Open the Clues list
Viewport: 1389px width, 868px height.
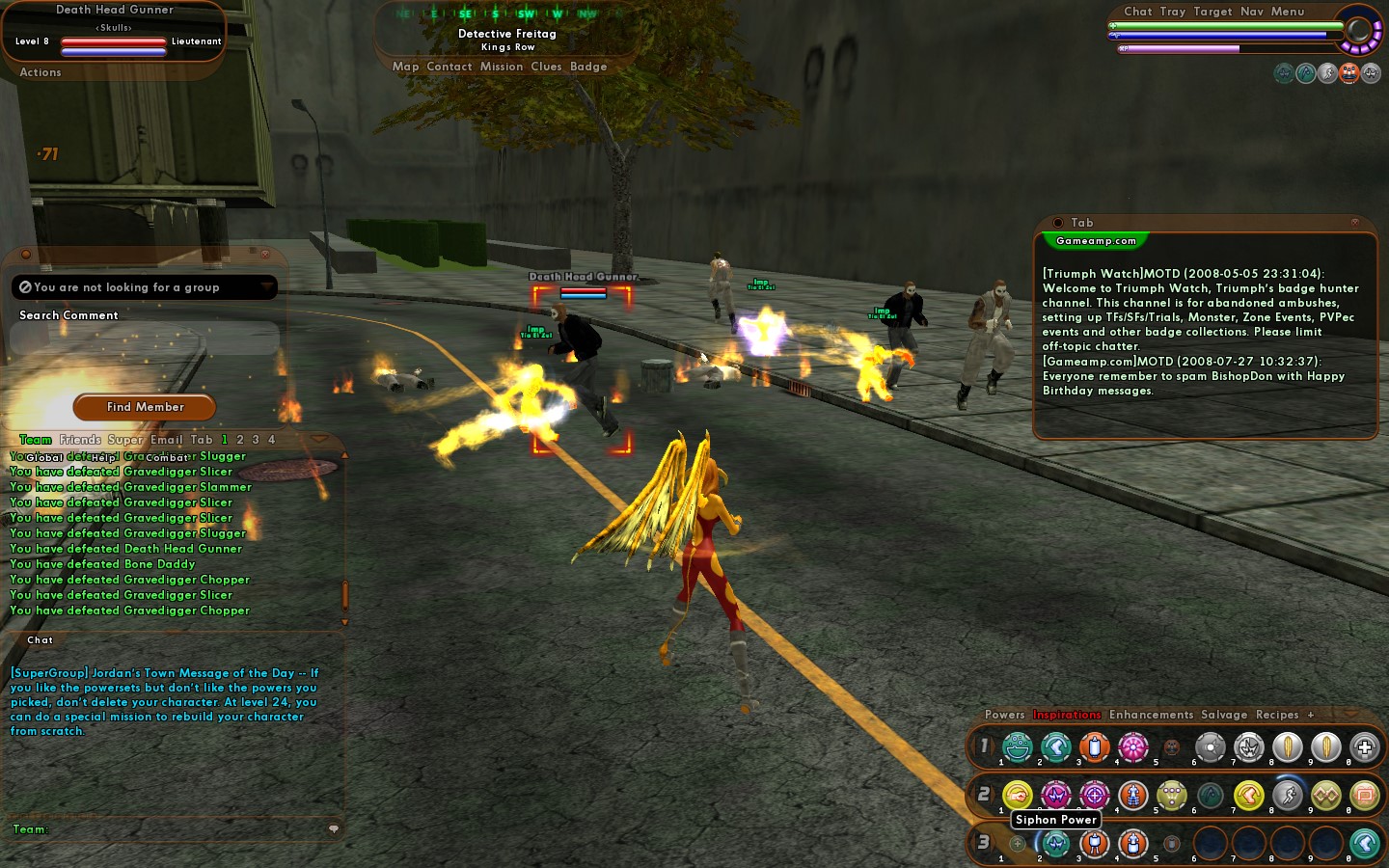click(x=546, y=67)
